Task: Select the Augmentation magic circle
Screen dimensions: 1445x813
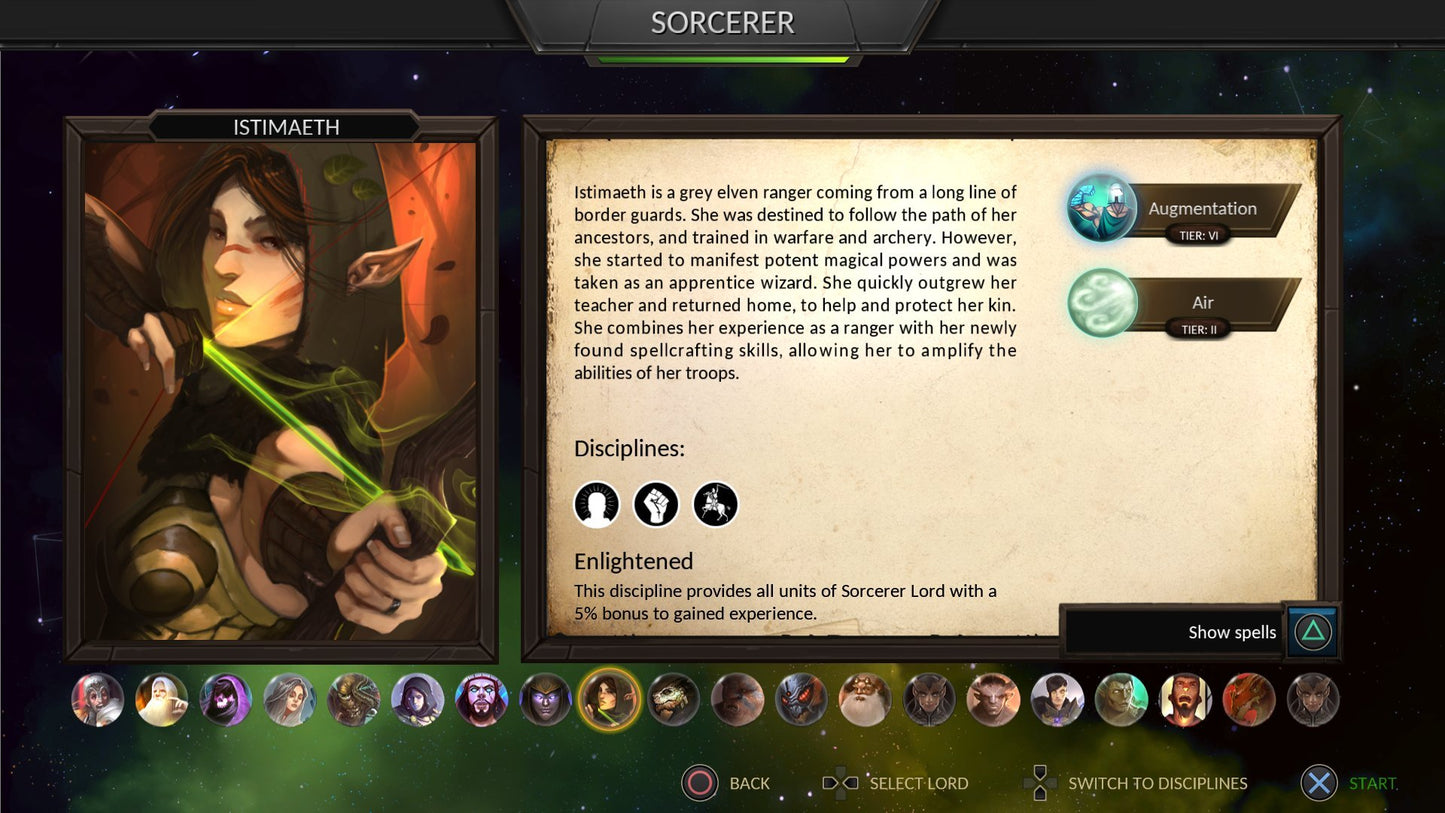Action: [x=1102, y=209]
